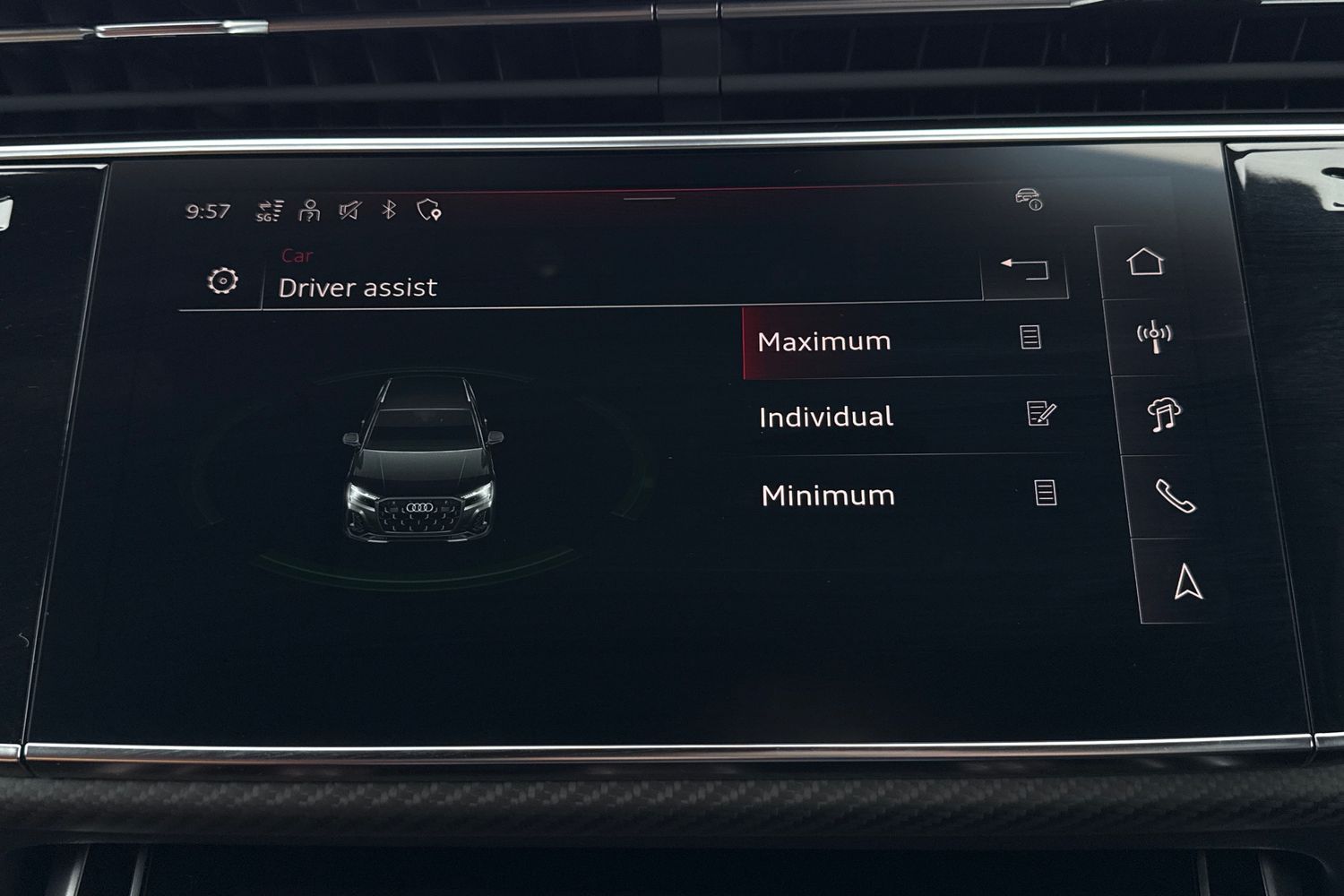Open the settings gear icon

coord(222,282)
